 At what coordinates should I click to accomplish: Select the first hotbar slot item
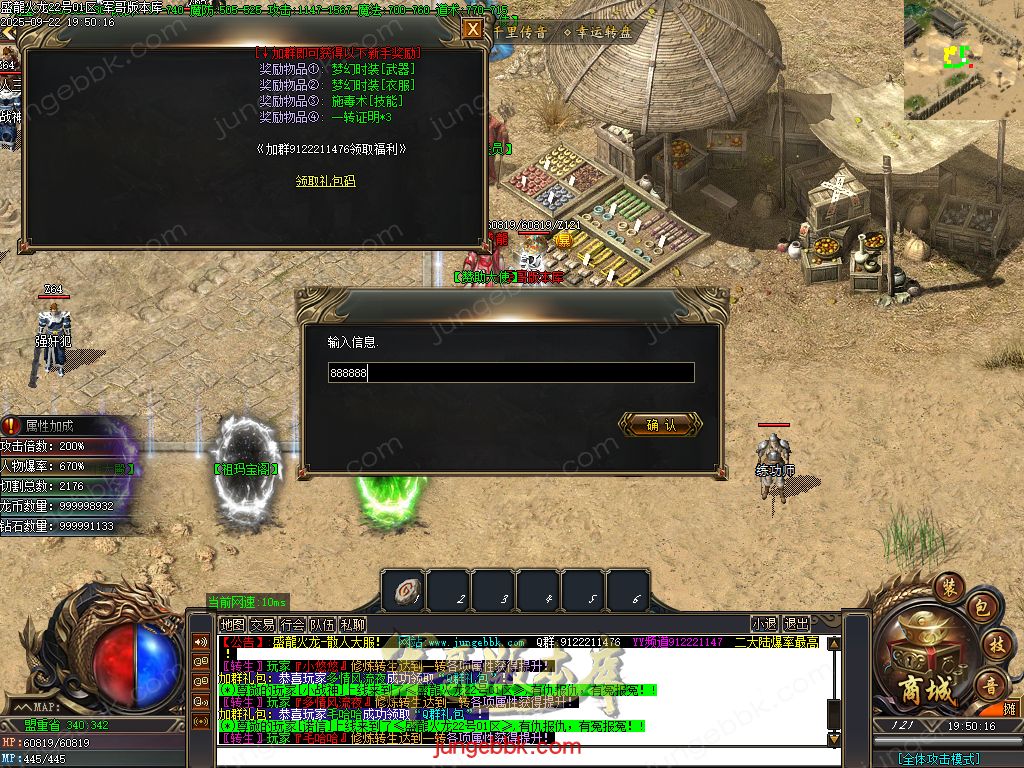click(403, 591)
